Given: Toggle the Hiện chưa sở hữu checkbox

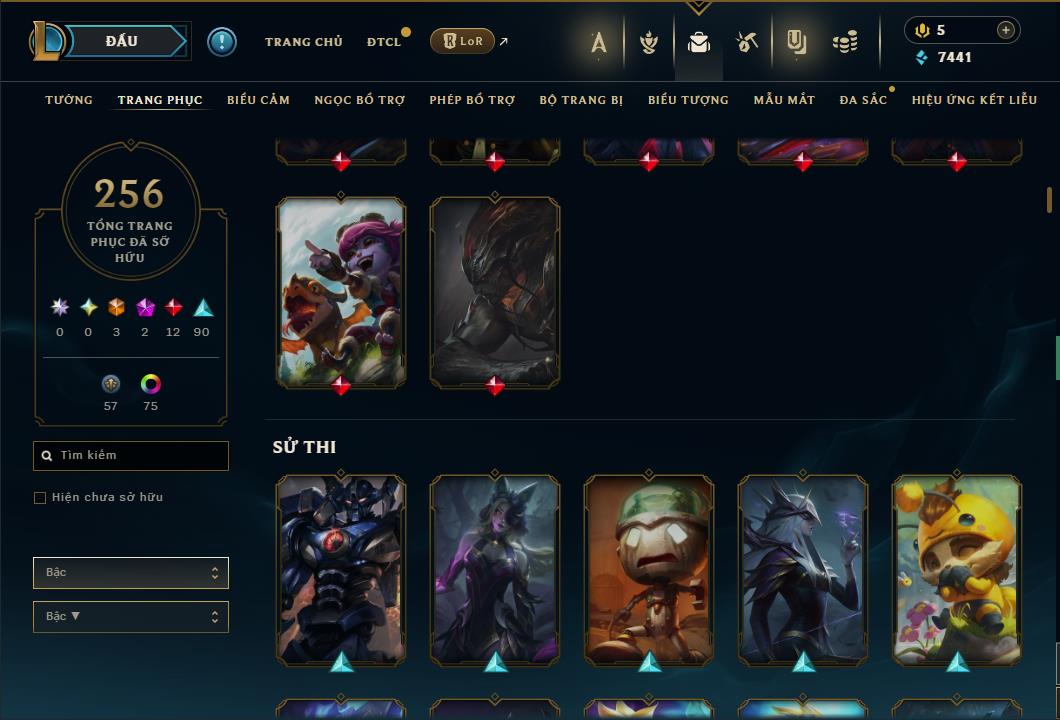Looking at the screenshot, I should click(40, 498).
